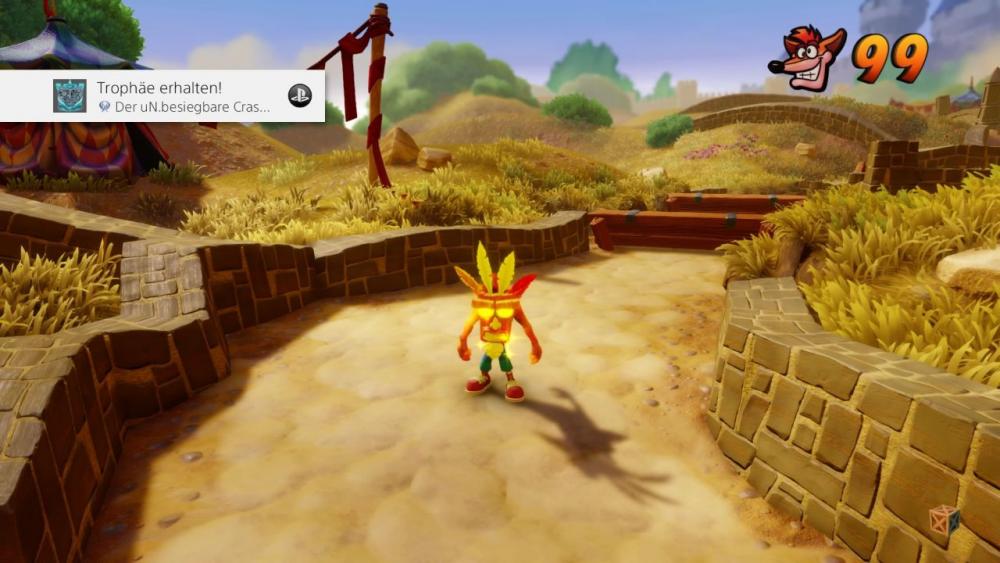Click the wooden crate counter icon
The image size is (1000, 563).
(943, 520)
